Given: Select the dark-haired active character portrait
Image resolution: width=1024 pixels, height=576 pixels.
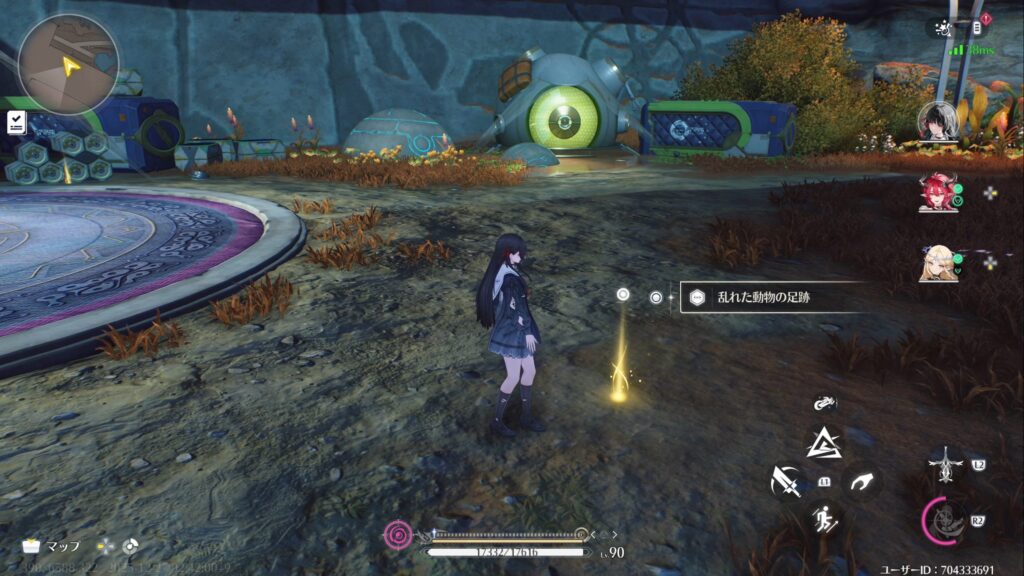Looking at the screenshot, I should [938, 121].
